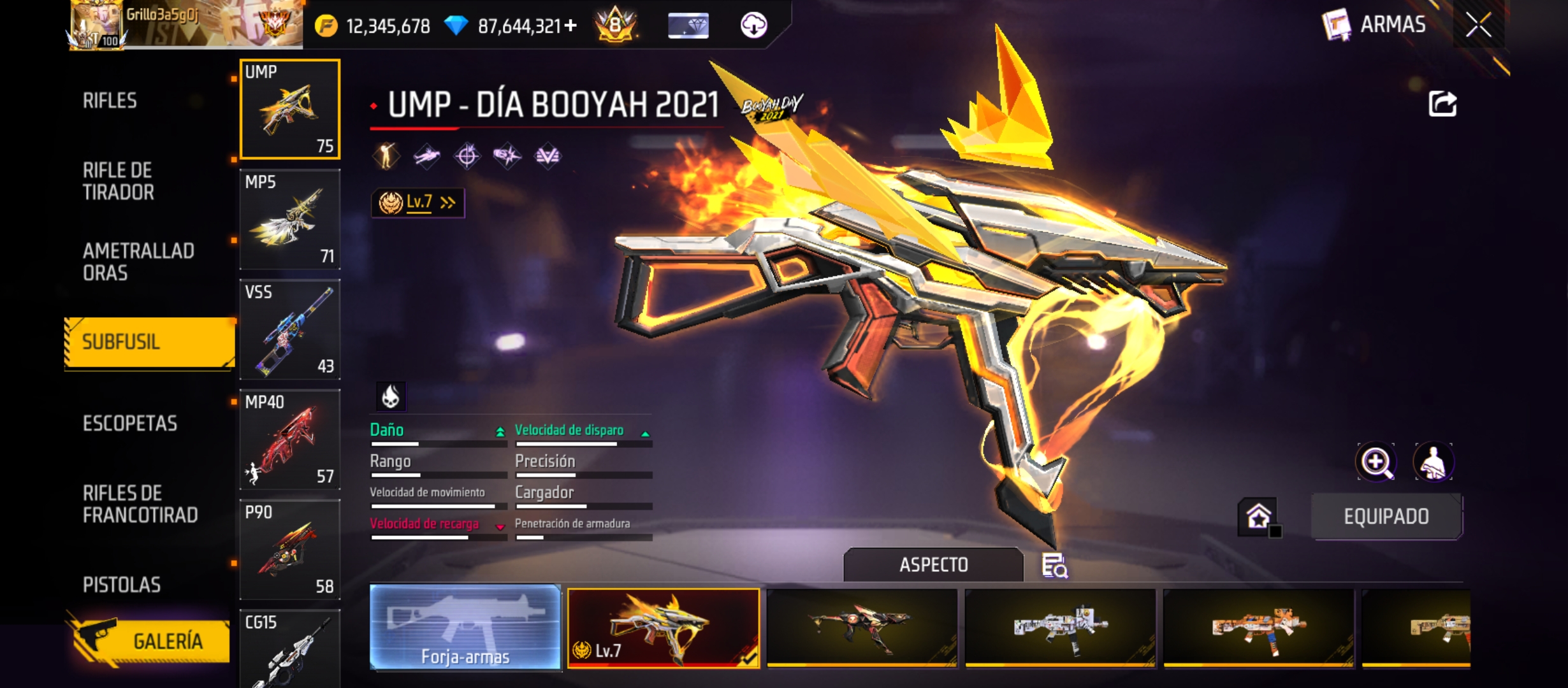Share the weapon skin via share icon
Viewport: 1568px width, 688px height.
pos(1442,104)
